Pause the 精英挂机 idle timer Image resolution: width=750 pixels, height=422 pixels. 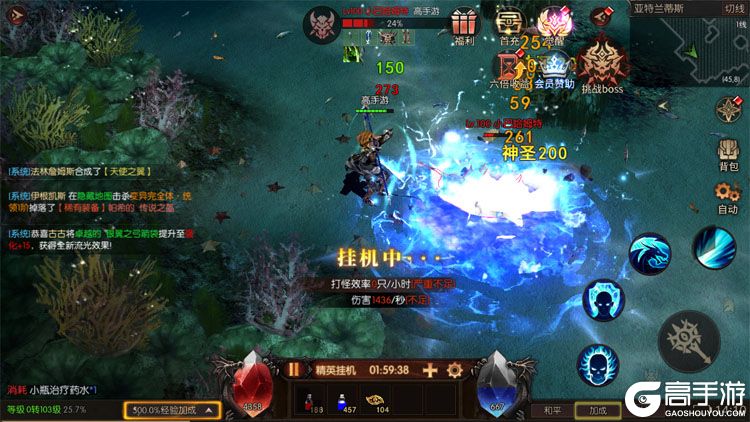[294, 369]
